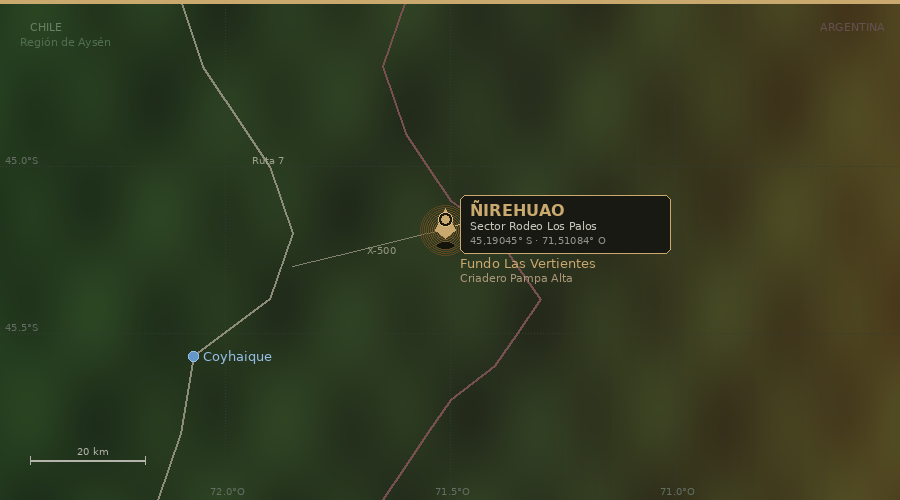Select the Ñirehuao location pin marker
Image resolution: width=900 pixels, height=500 pixels.
(445, 222)
